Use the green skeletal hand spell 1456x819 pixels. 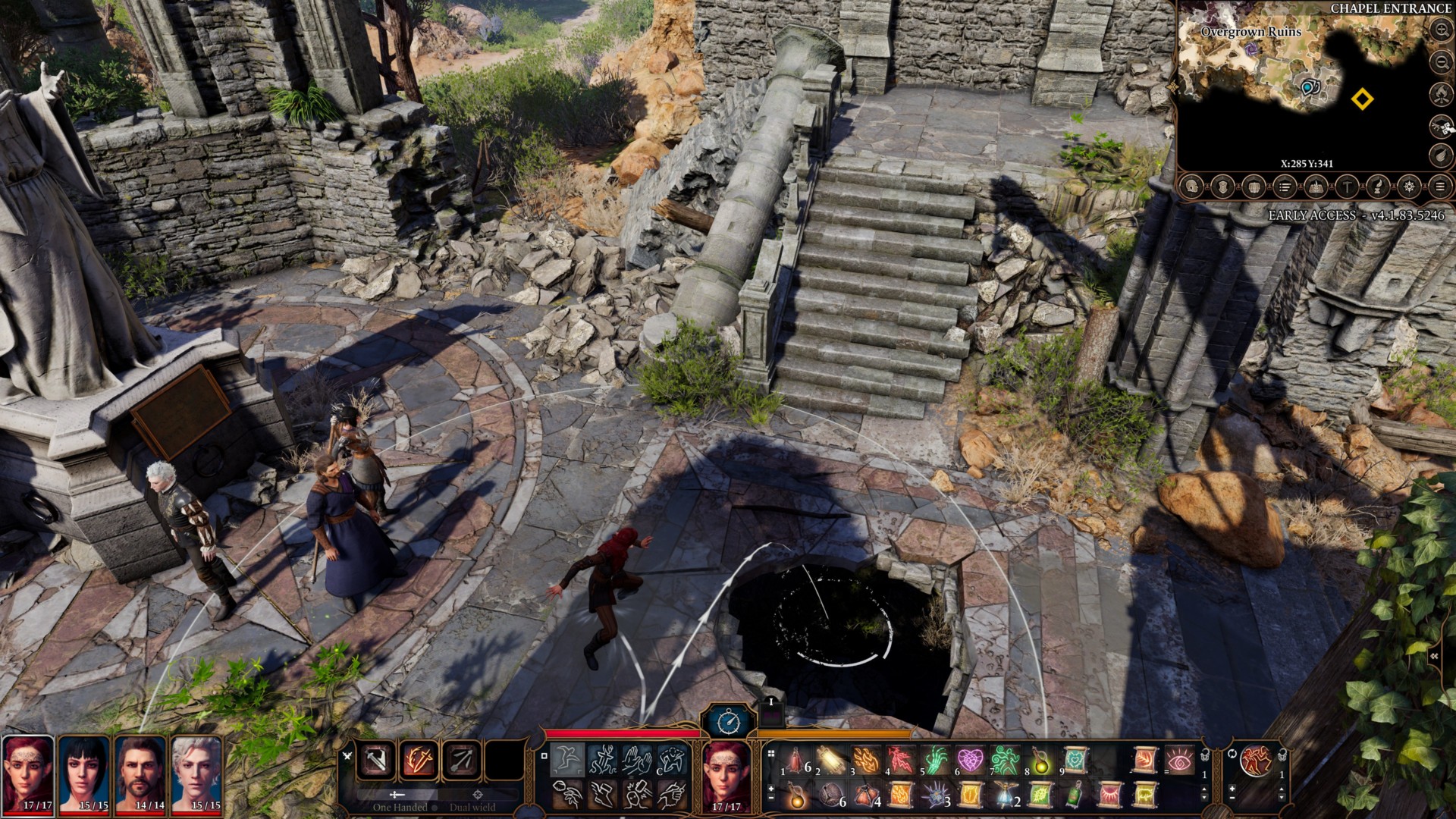935,760
